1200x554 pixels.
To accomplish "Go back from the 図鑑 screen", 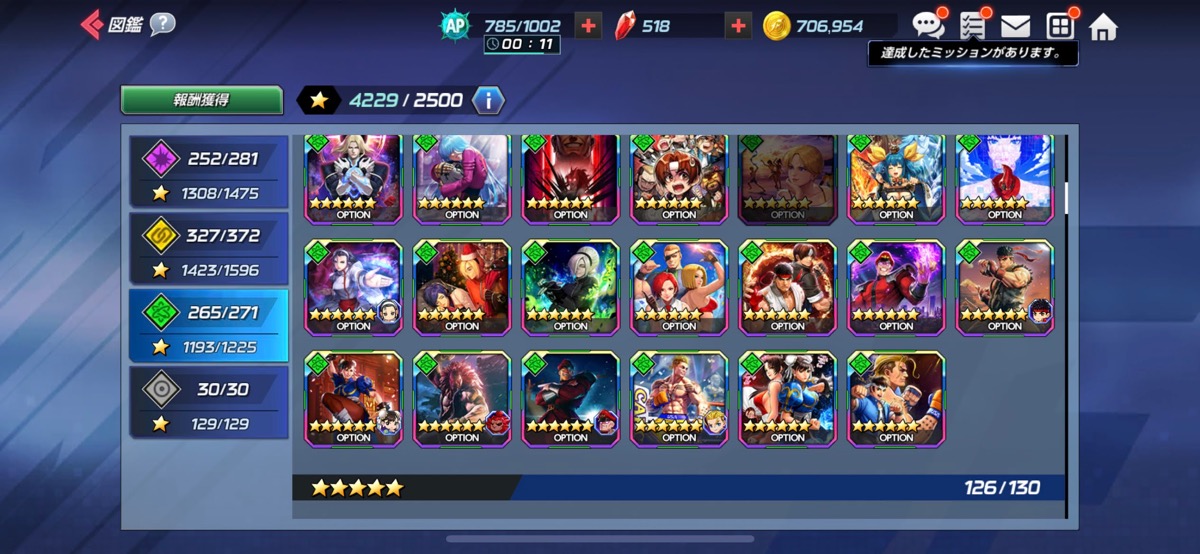I will 91,25.
